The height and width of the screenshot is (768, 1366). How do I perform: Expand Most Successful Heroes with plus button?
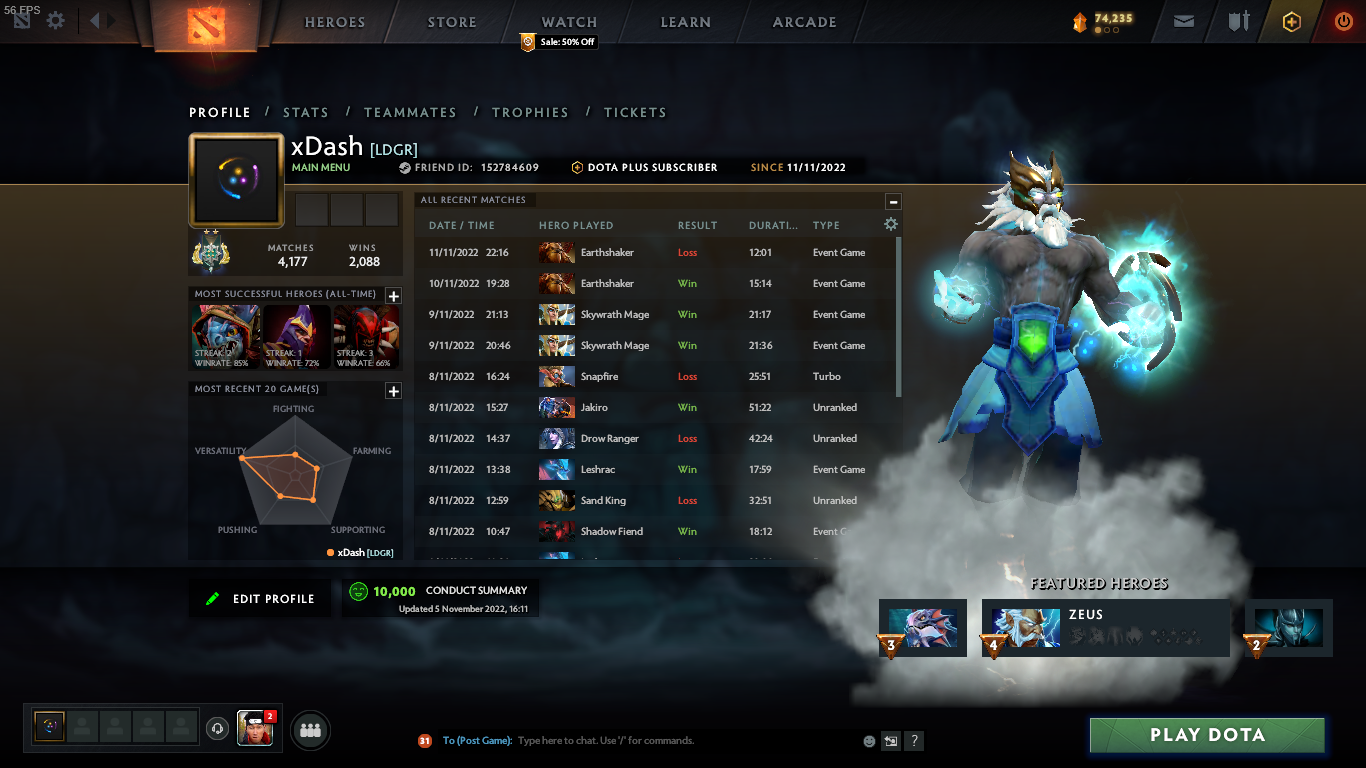(x=393, y=295)
